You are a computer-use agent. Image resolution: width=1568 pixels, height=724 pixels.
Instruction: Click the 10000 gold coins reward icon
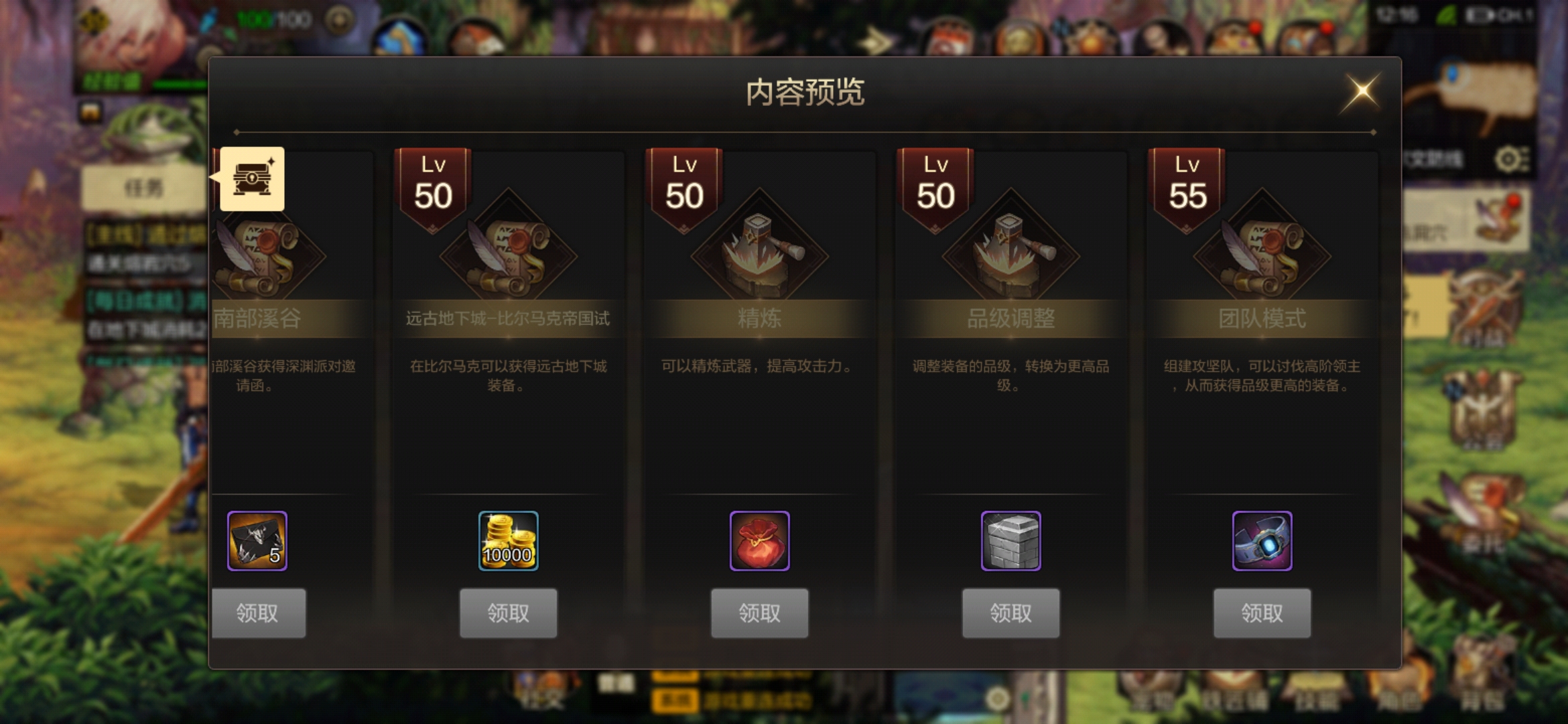click(509, 540)
